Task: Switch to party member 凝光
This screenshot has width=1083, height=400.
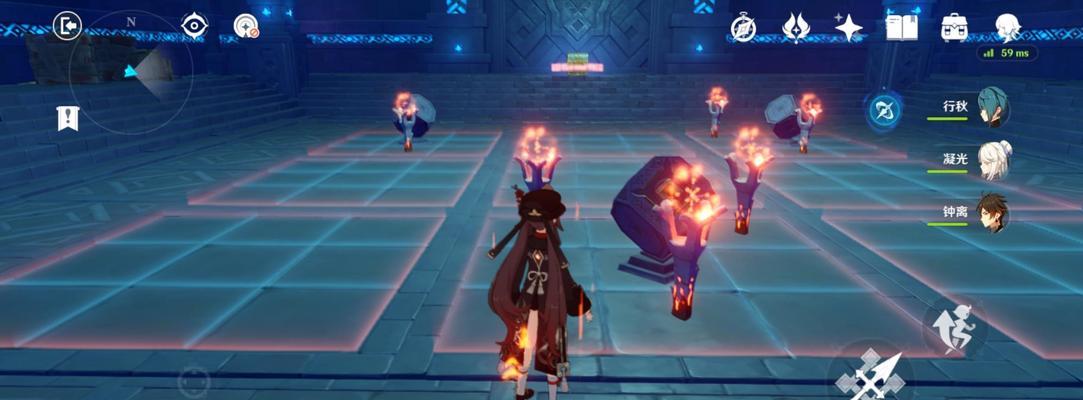Action: point(990,161)
